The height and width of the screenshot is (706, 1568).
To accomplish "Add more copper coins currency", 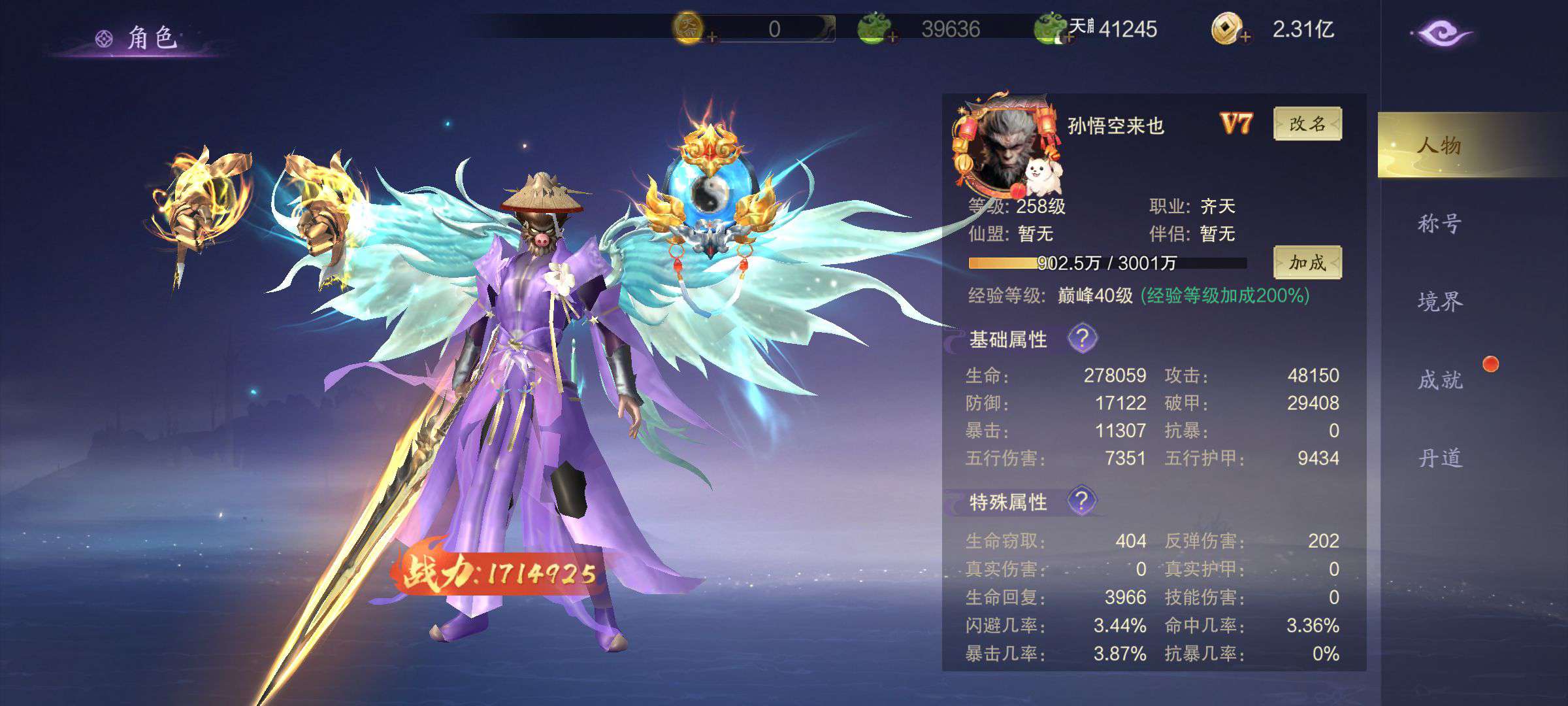I will click(1245, 38).
